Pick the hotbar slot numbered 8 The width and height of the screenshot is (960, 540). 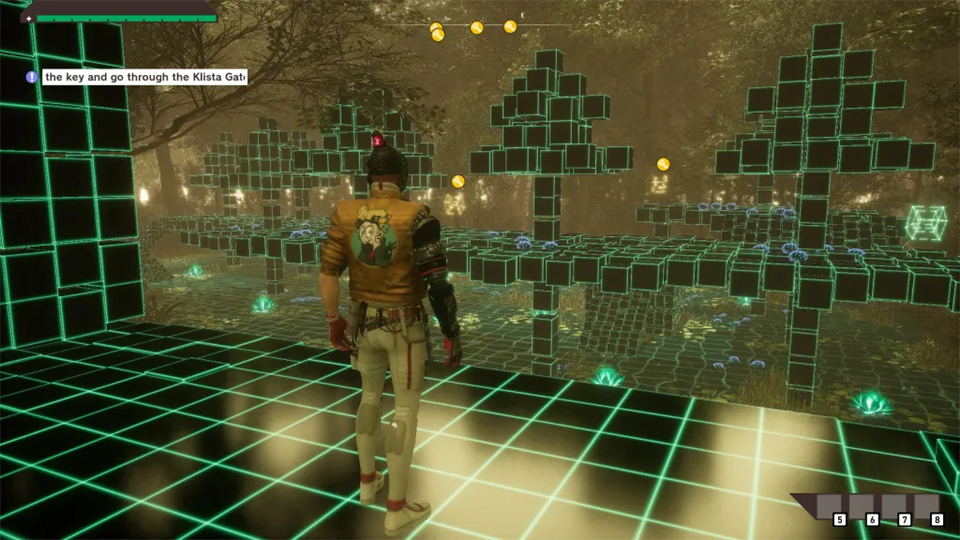(x=927, y=507)
